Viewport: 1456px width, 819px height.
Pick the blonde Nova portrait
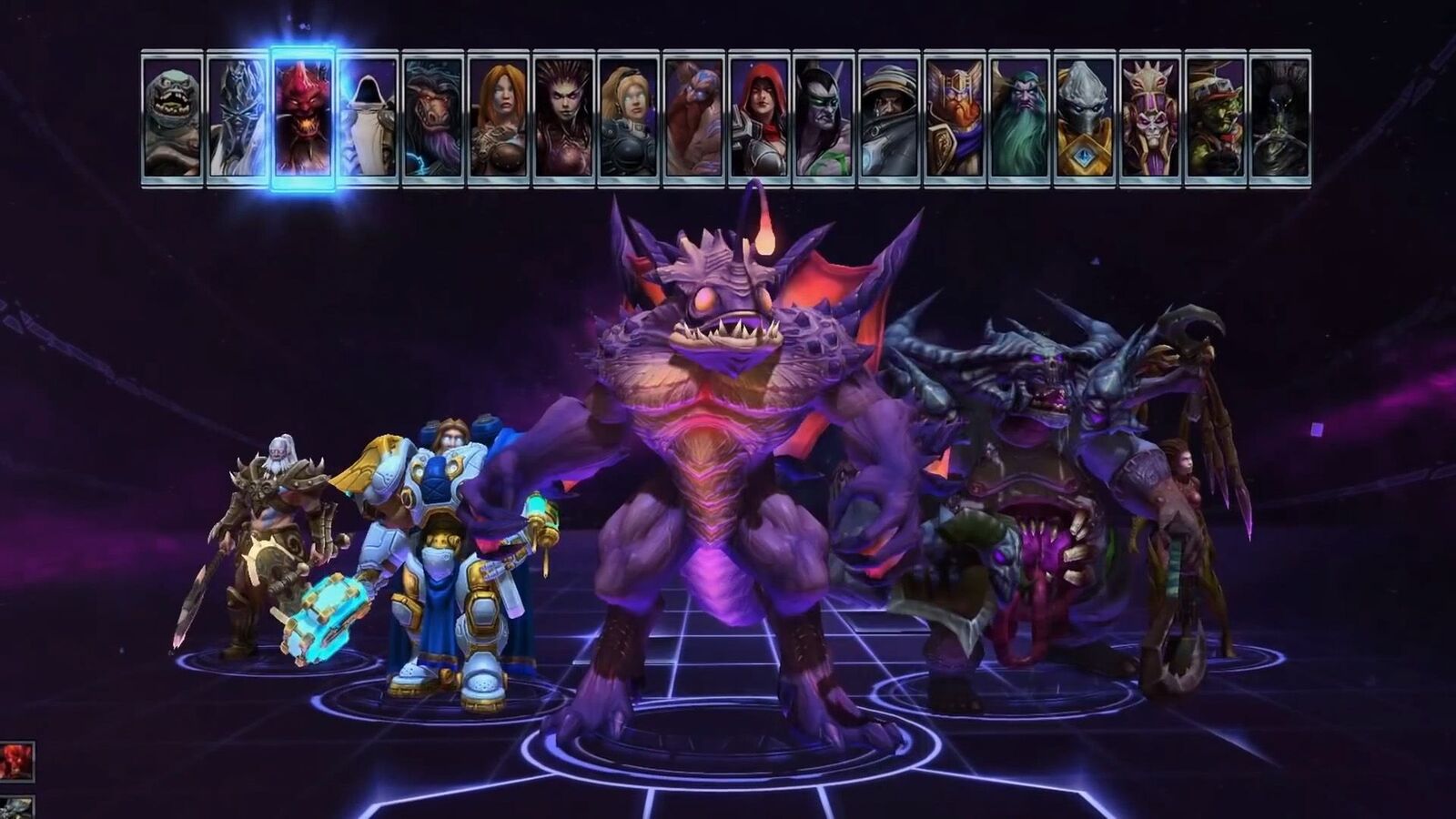click(629, 118)
